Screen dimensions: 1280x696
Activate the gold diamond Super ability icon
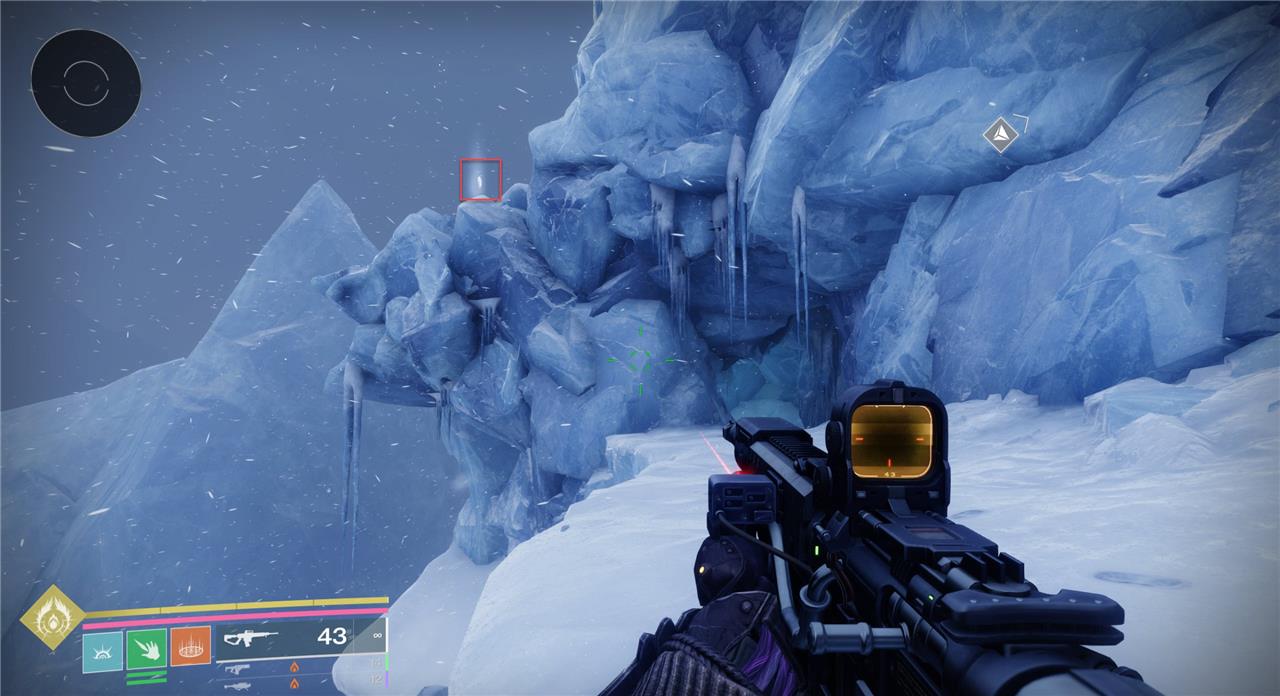click(53, 618)
